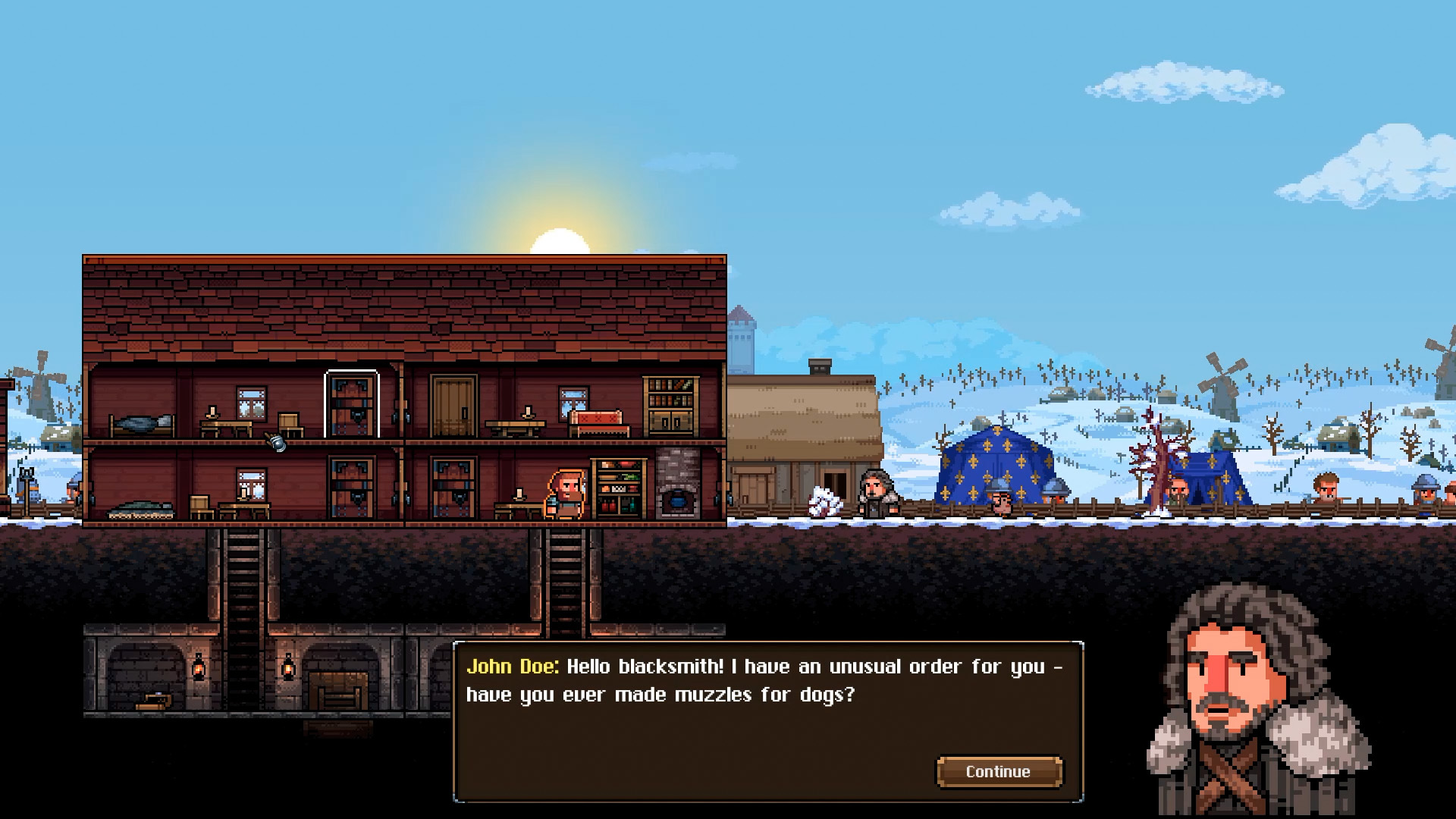1456x819 pixels.
Task: Select the red sofa on the upper floor
Action: 596,422
